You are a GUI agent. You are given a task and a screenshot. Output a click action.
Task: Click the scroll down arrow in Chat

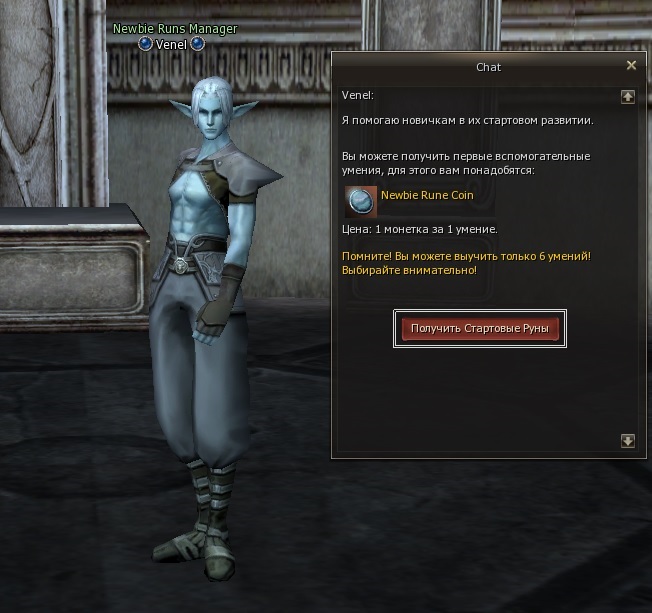click(x=628, y=440)
